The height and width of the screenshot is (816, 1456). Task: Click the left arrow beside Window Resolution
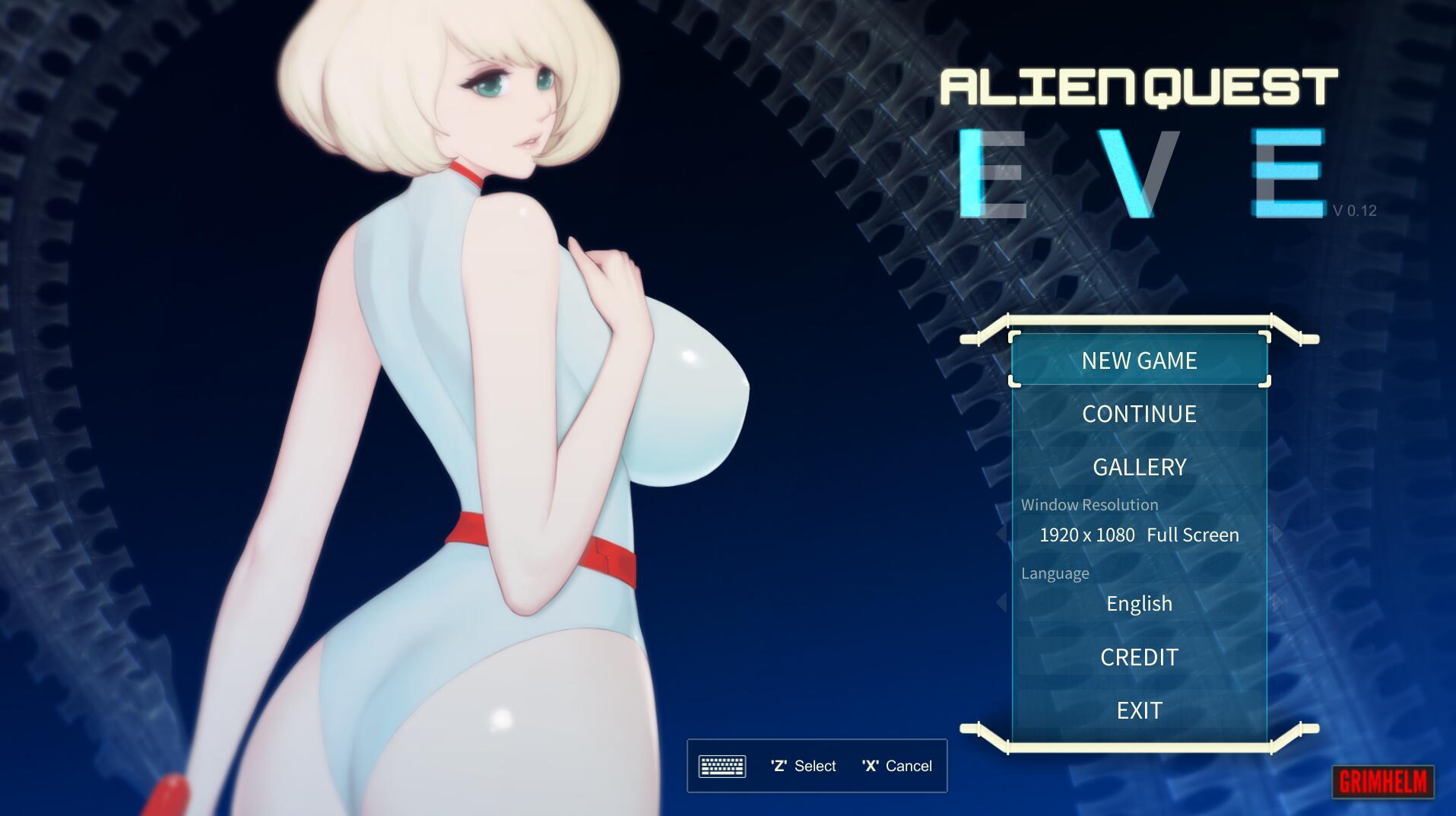point(1000,535)
